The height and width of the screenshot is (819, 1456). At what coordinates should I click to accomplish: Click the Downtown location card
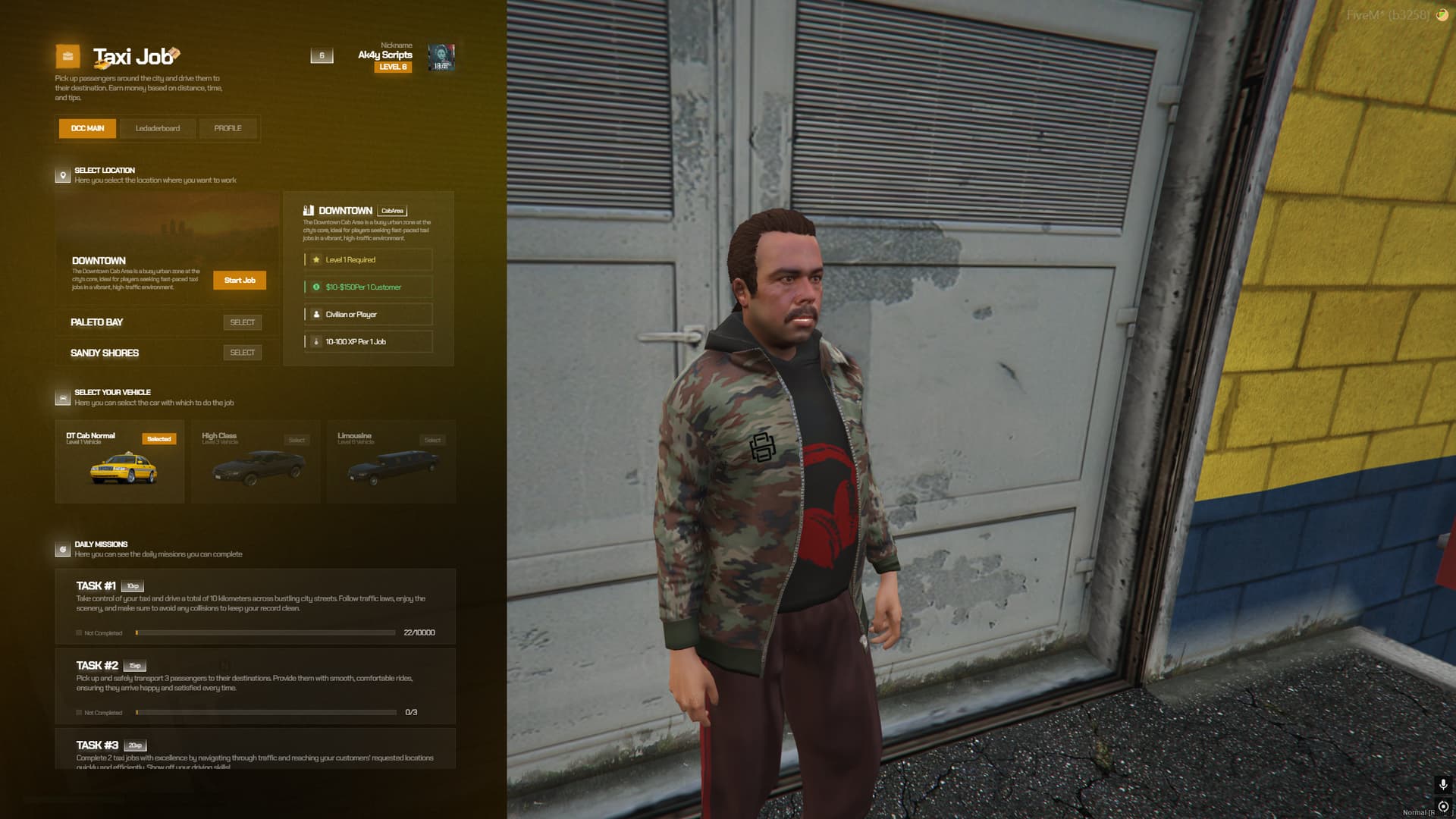pyautogui.click(x=136, y=243)
